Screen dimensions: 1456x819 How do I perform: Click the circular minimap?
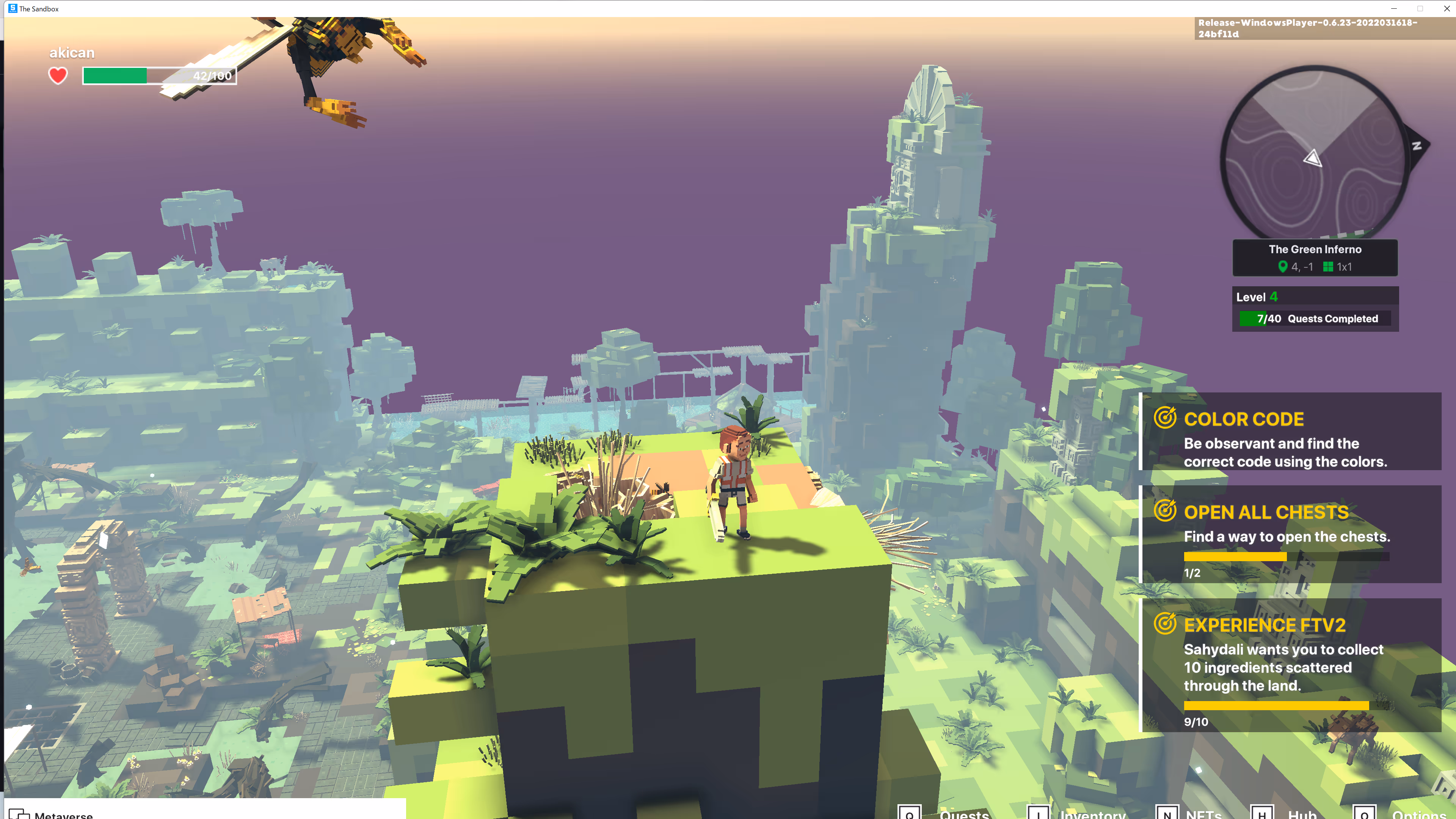pos(1313,152)
